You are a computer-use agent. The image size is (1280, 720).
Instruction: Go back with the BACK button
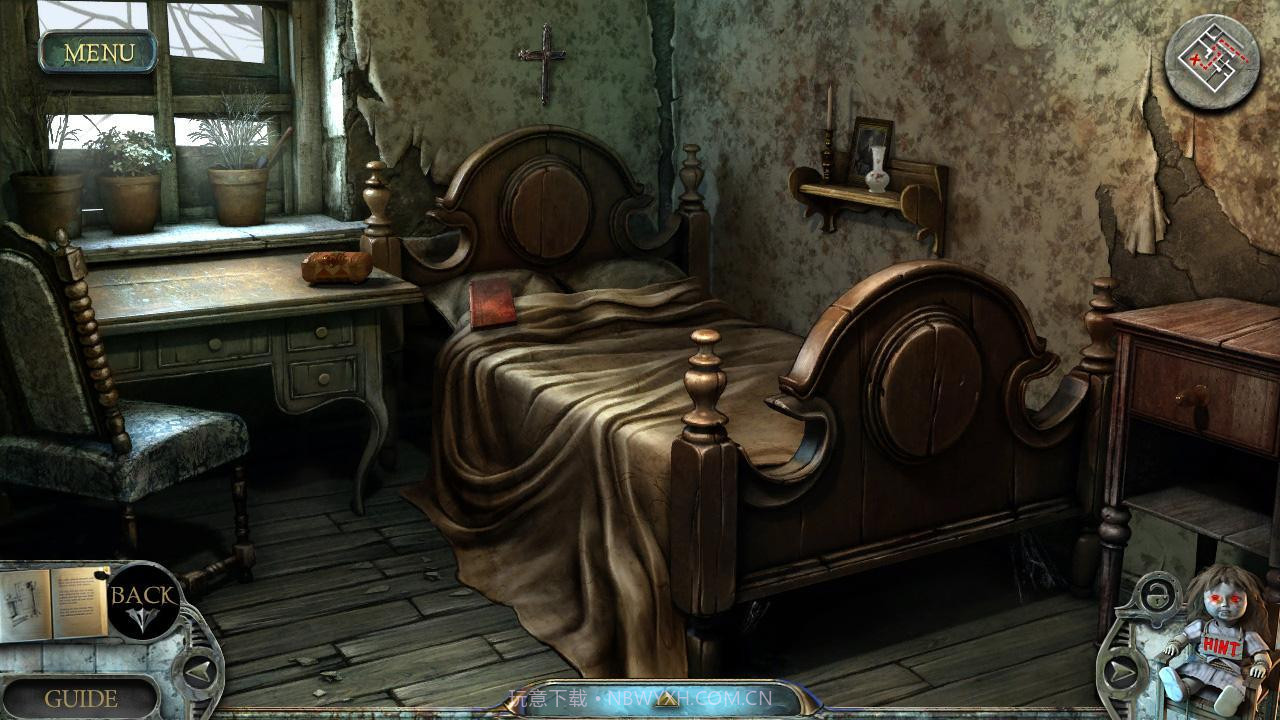coord(143,600)
